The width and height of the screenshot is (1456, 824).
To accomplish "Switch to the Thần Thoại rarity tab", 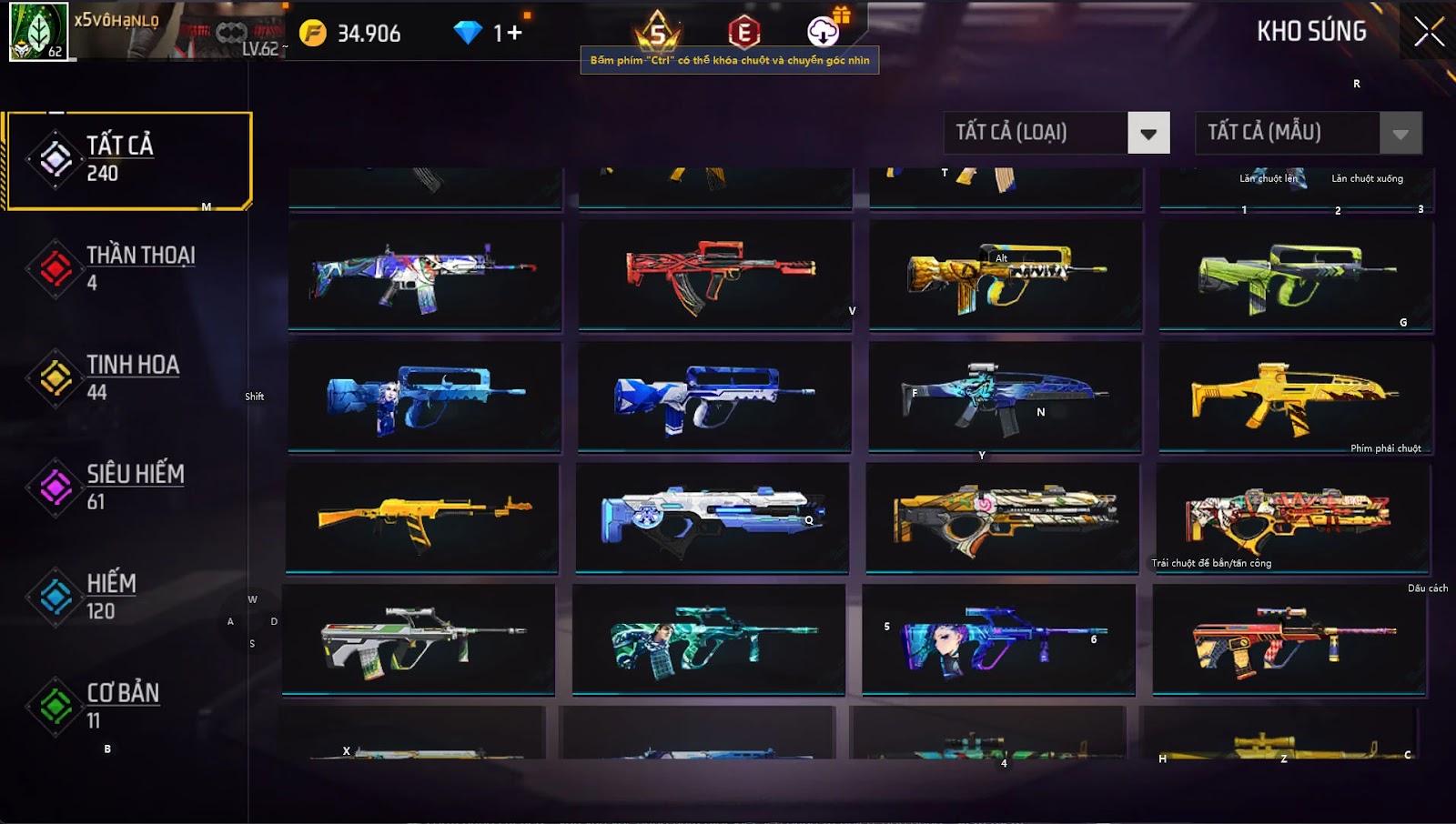I will (x=127, y=268).
